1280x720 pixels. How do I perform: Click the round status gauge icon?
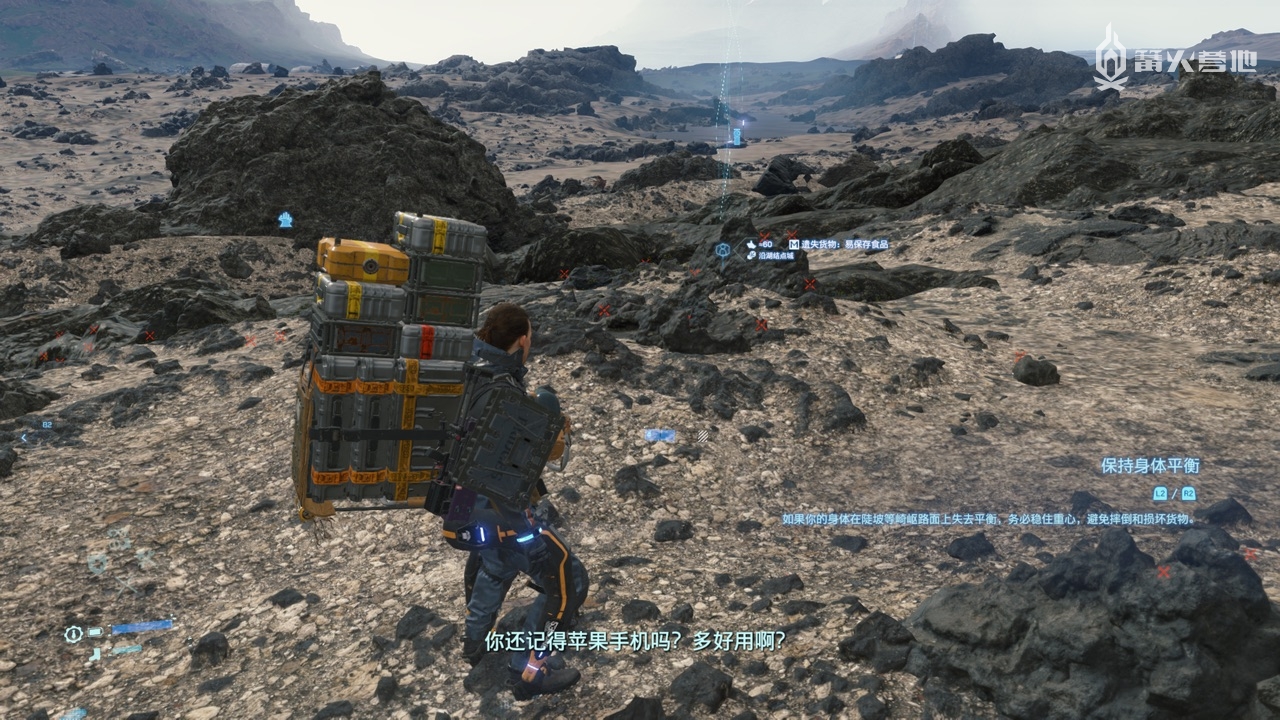click(x=72, y=633)
